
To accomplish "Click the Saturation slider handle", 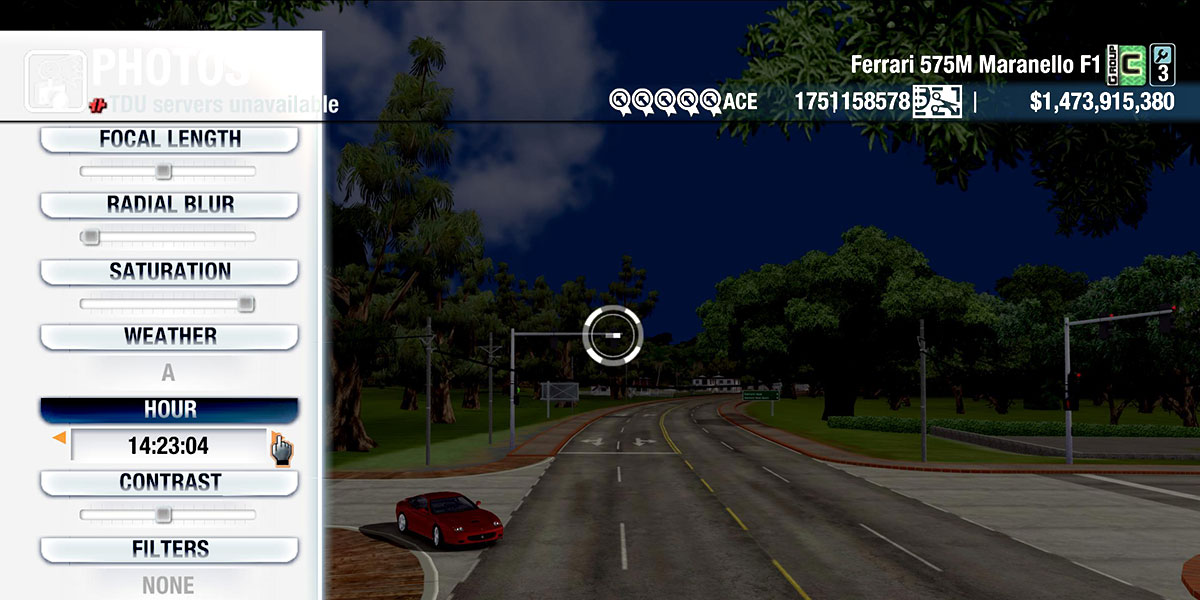I will (x=246, y=304).
